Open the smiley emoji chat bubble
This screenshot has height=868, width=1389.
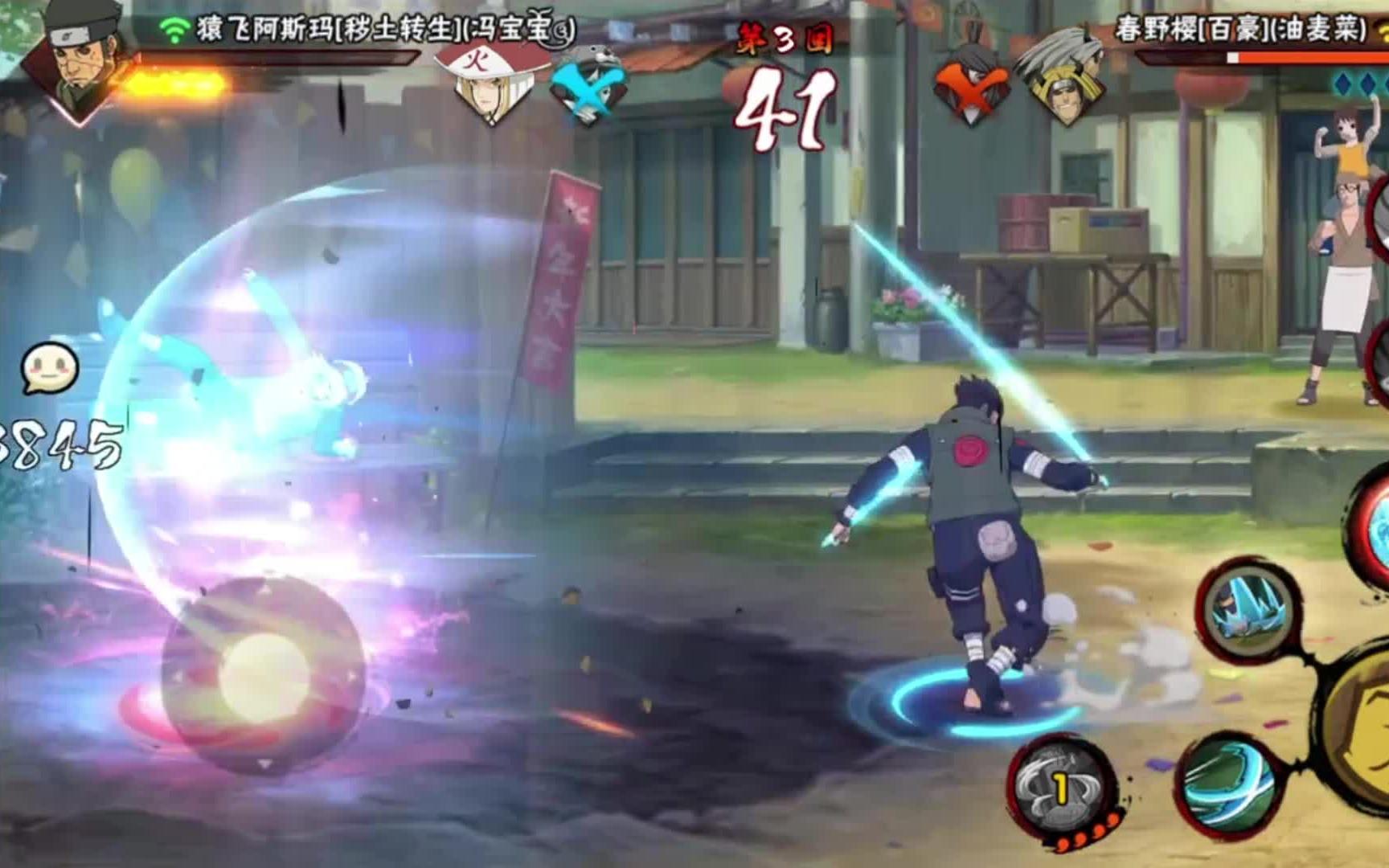(50, 370)
